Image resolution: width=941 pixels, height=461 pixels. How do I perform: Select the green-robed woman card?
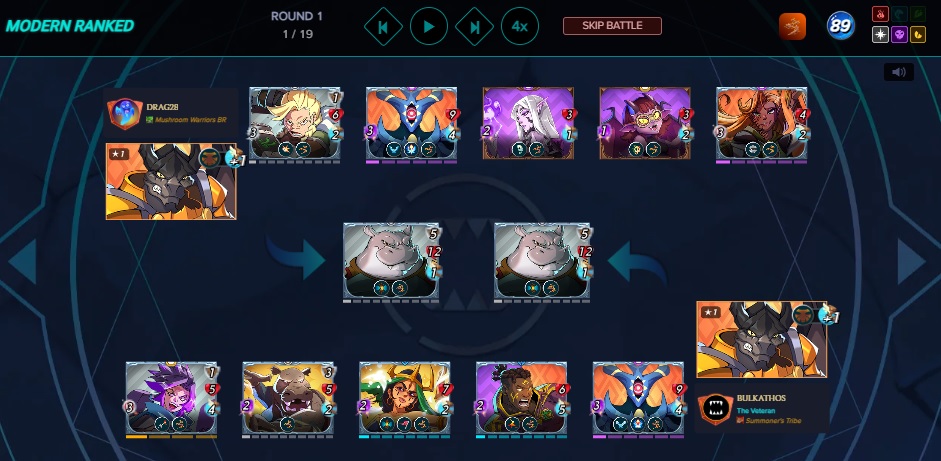[405, 399]
